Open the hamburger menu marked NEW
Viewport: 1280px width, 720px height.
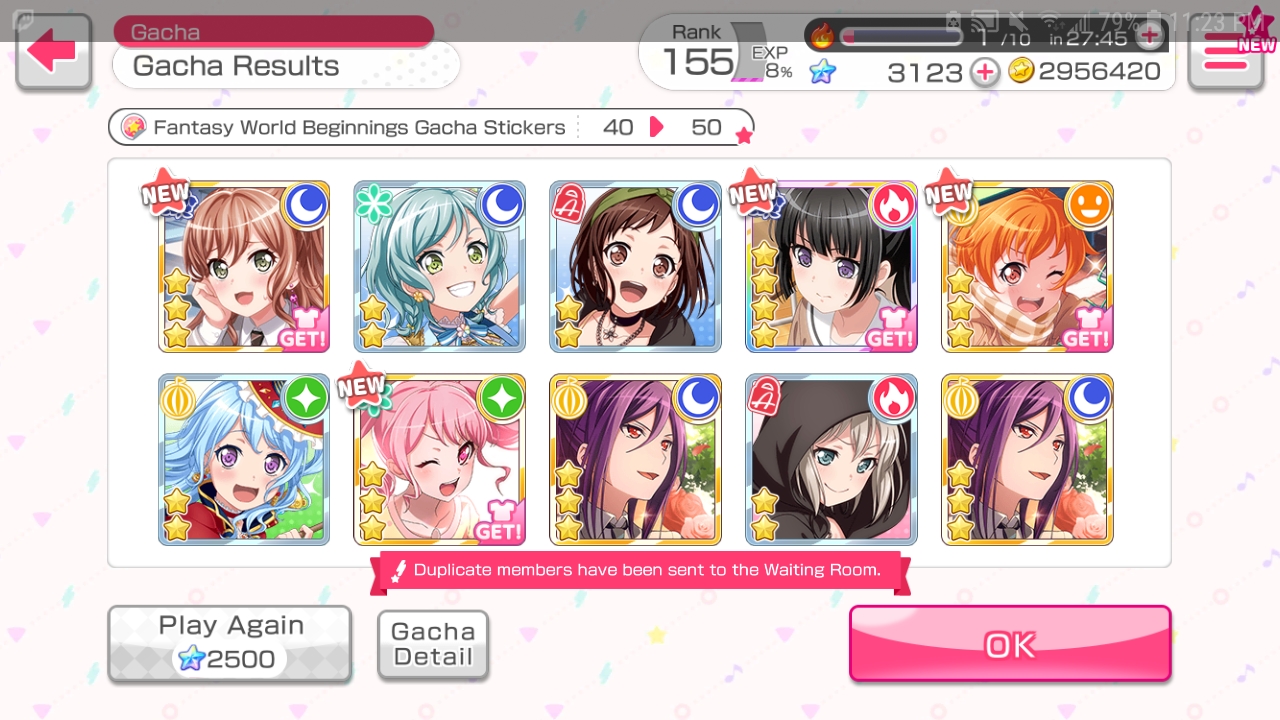(1226, 54)
